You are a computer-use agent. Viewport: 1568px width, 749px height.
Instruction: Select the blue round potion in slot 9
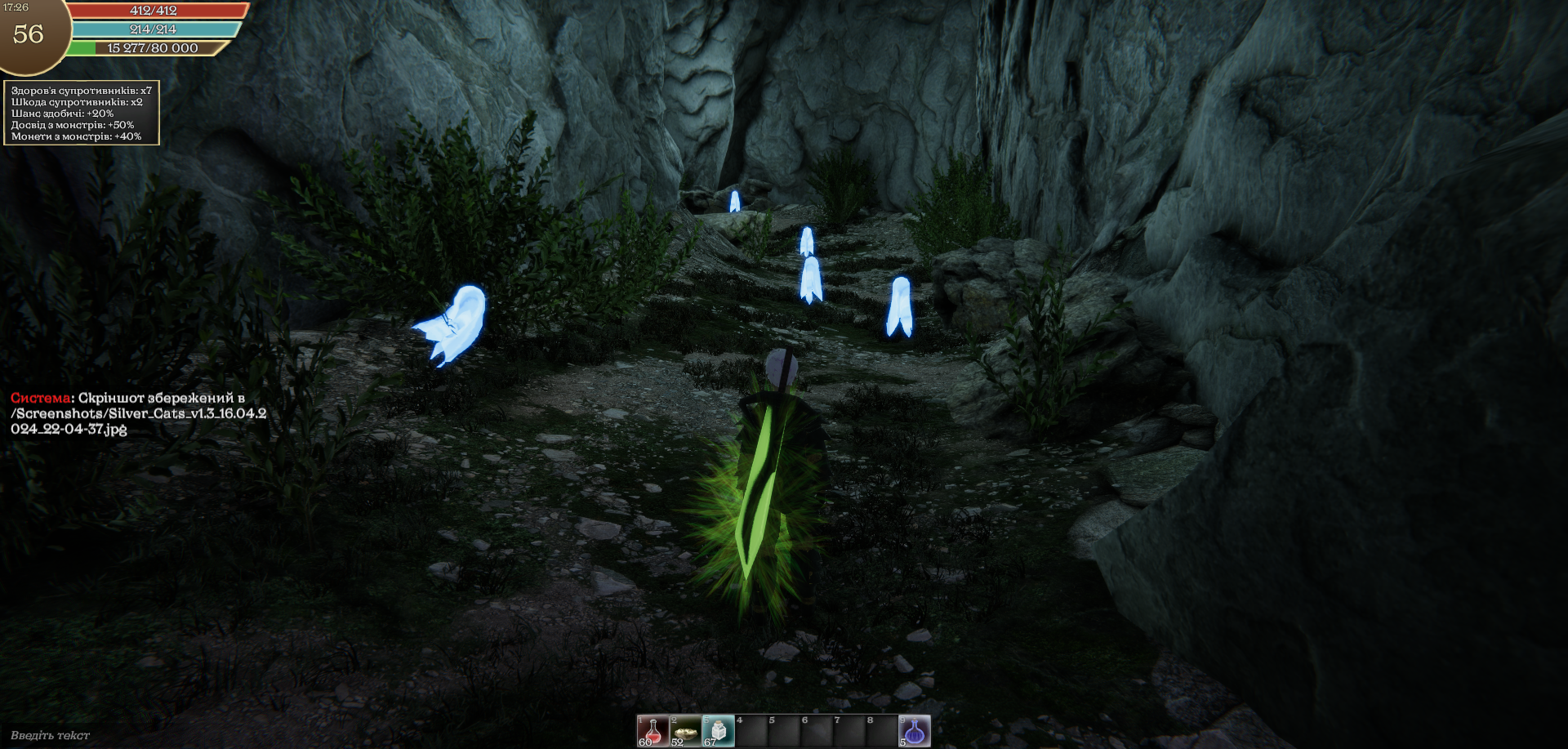pos(915,730)
